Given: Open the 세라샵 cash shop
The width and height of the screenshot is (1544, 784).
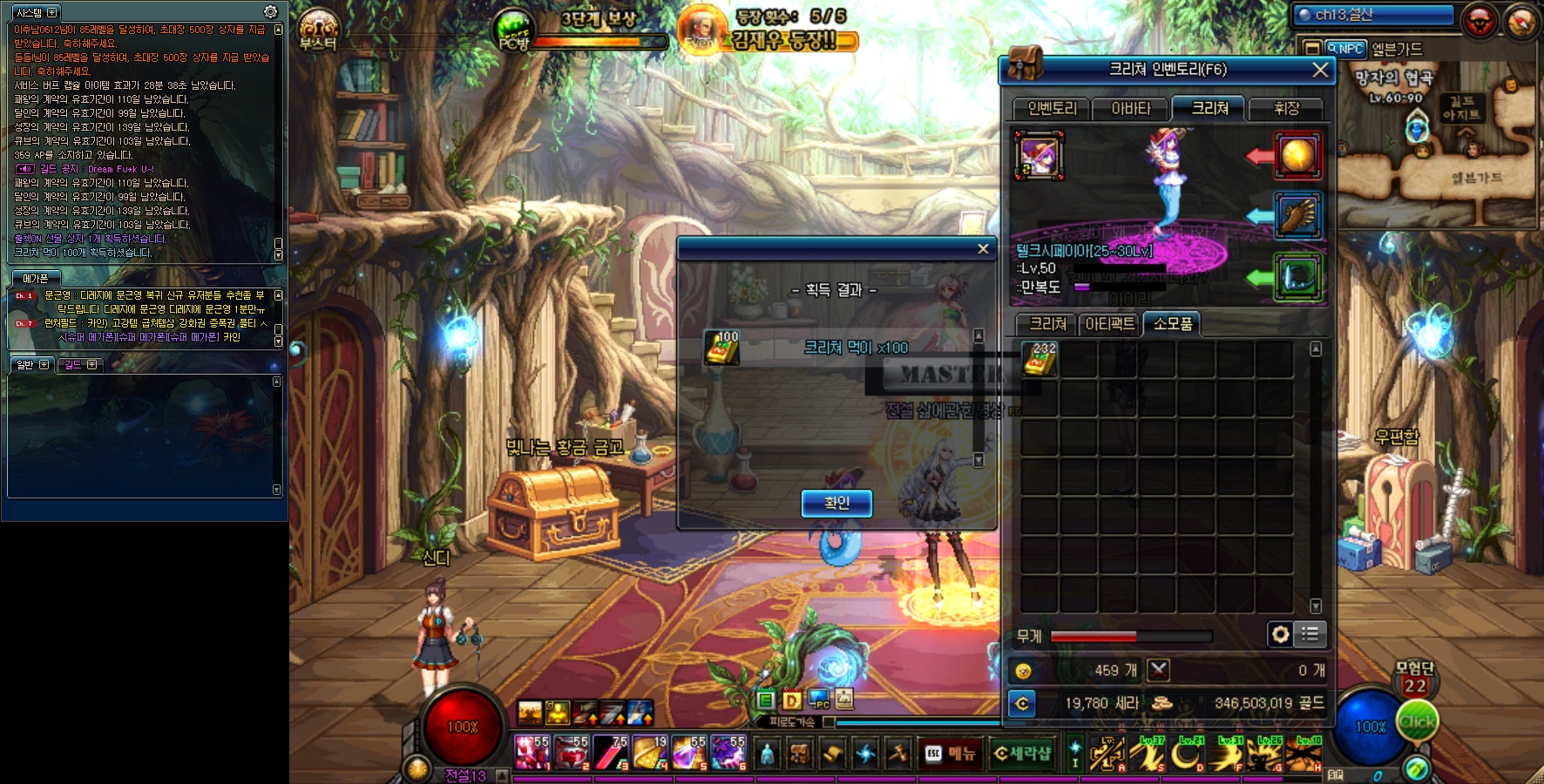Looking at the screenshot, I should [1022, 754].
